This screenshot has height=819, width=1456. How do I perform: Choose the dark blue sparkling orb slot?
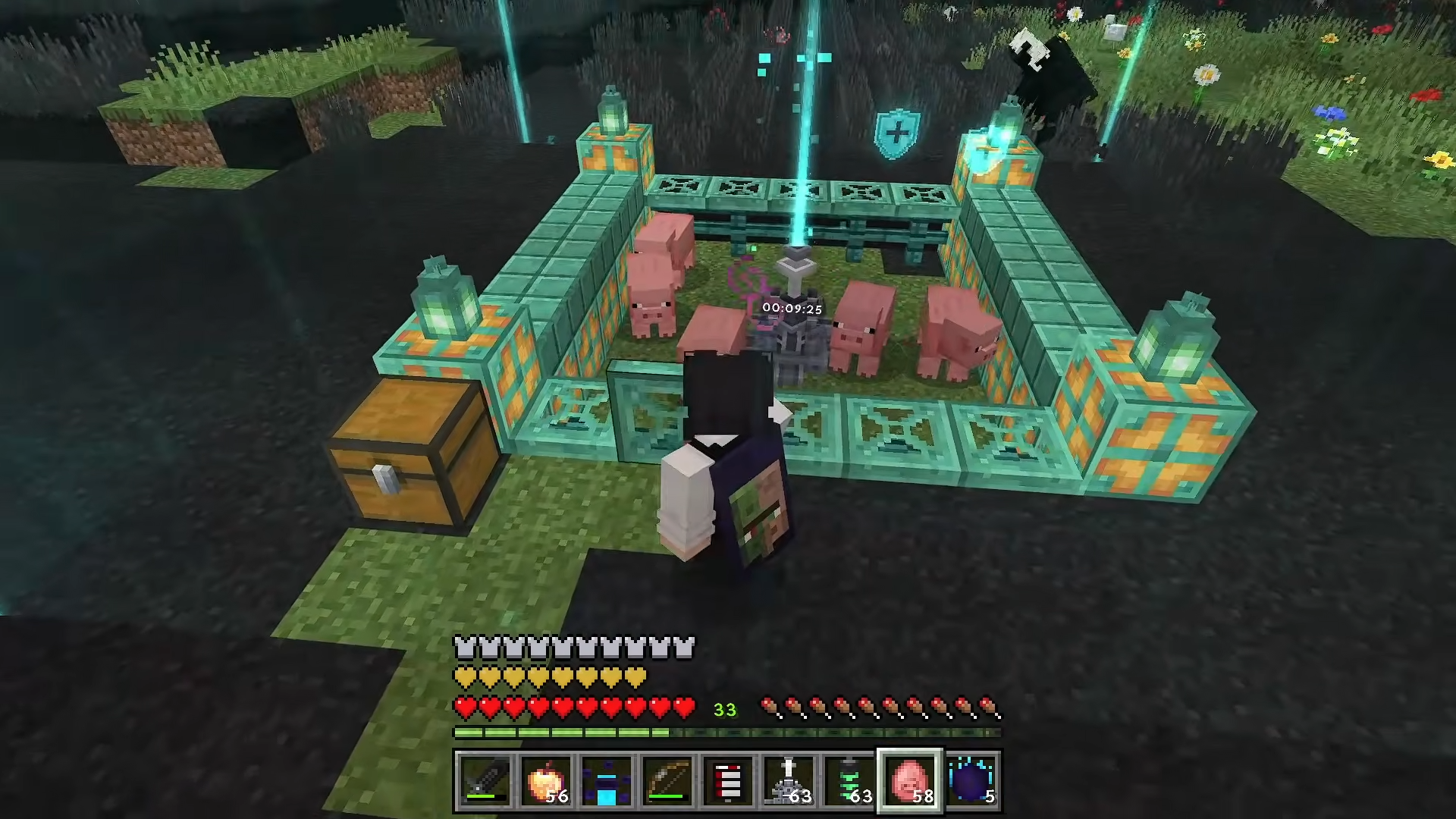pos(971,781)
